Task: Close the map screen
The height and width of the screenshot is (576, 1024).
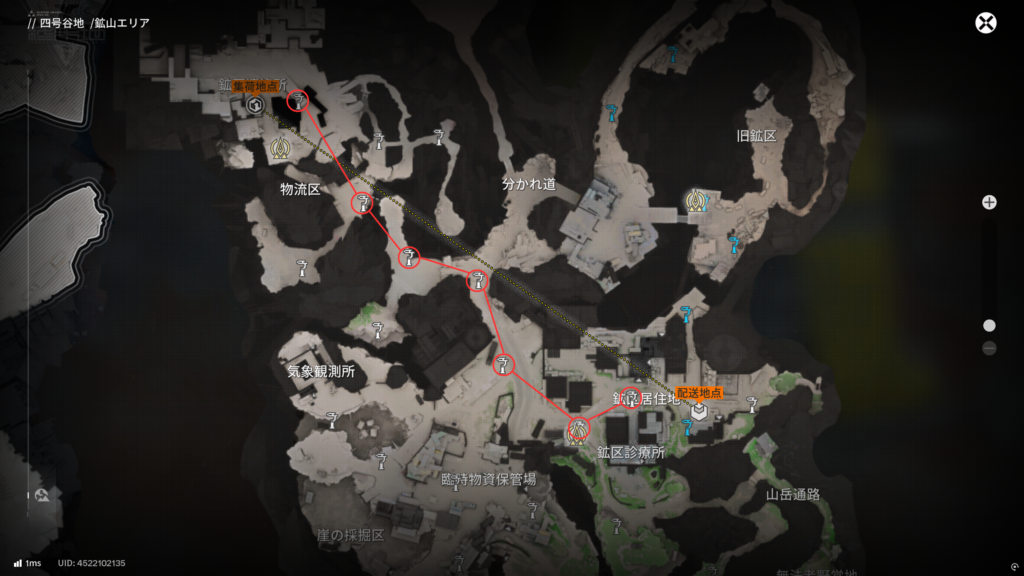Action: (986, 23)
